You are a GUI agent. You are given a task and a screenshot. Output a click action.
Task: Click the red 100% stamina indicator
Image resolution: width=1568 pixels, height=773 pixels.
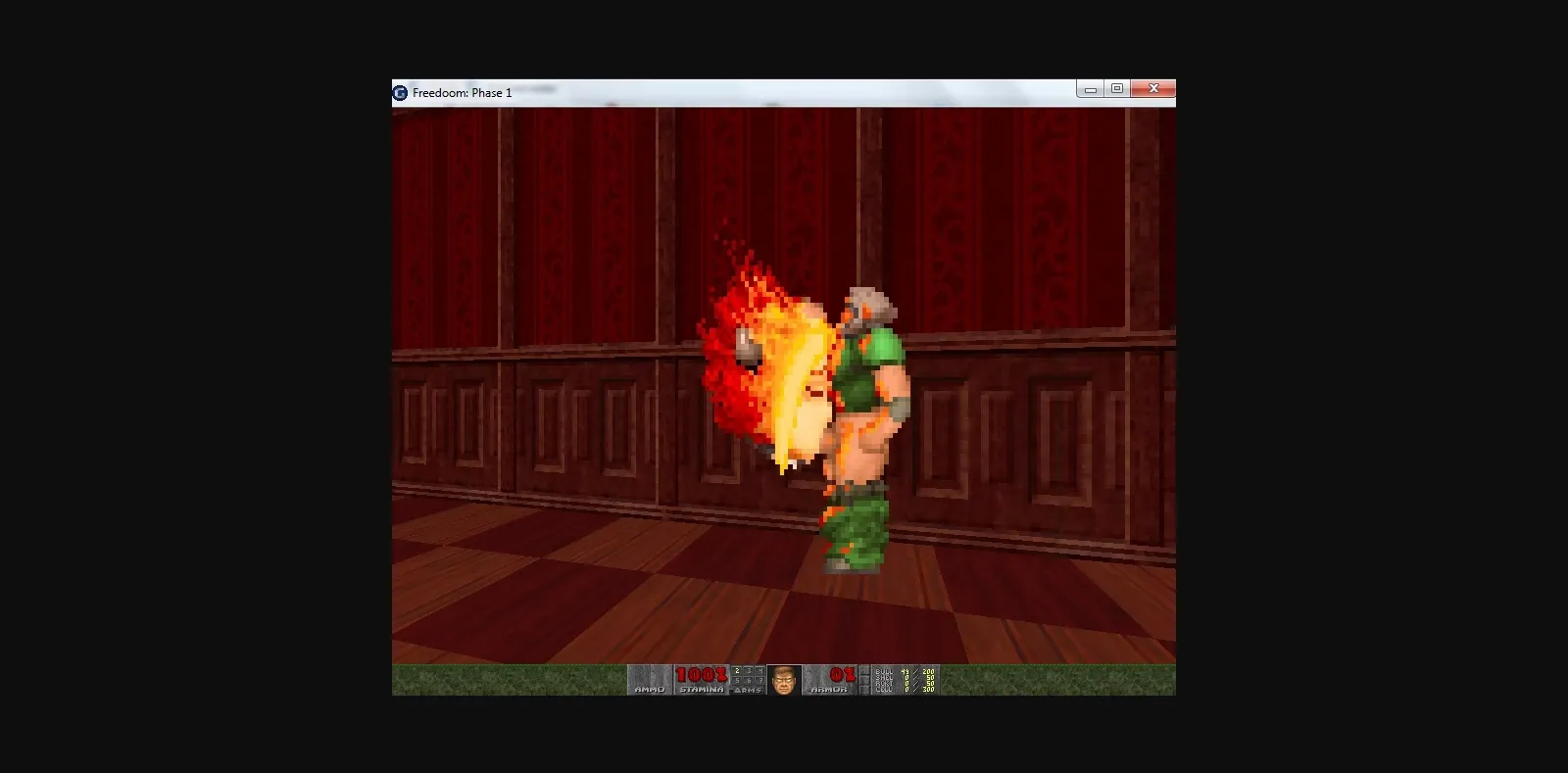(x=700, y=673)
